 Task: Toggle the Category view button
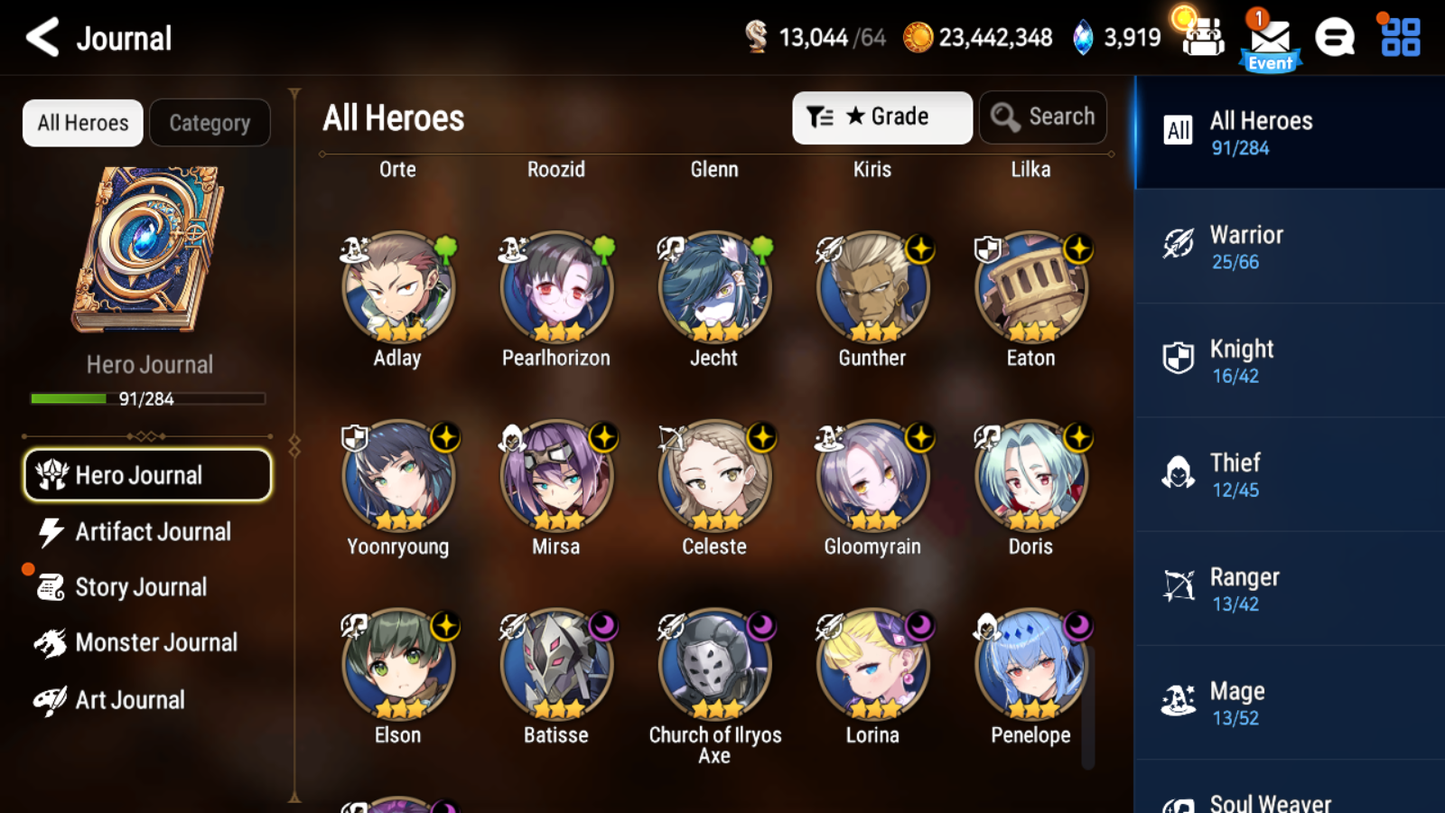tap(209, 122)
